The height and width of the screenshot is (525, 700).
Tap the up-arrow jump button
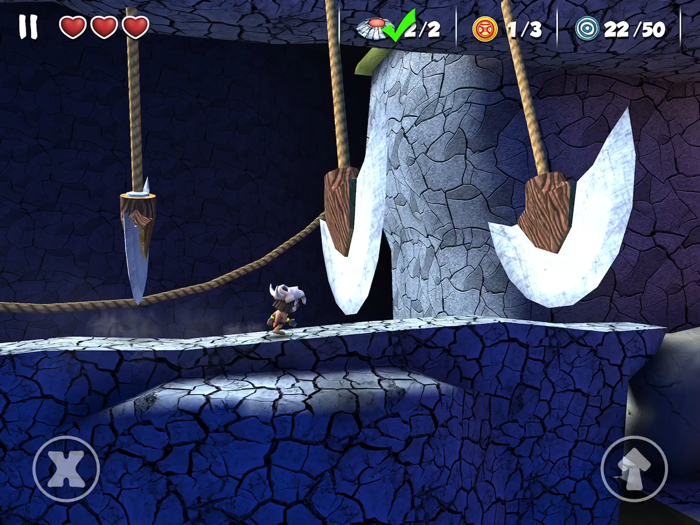click(634, 468)
